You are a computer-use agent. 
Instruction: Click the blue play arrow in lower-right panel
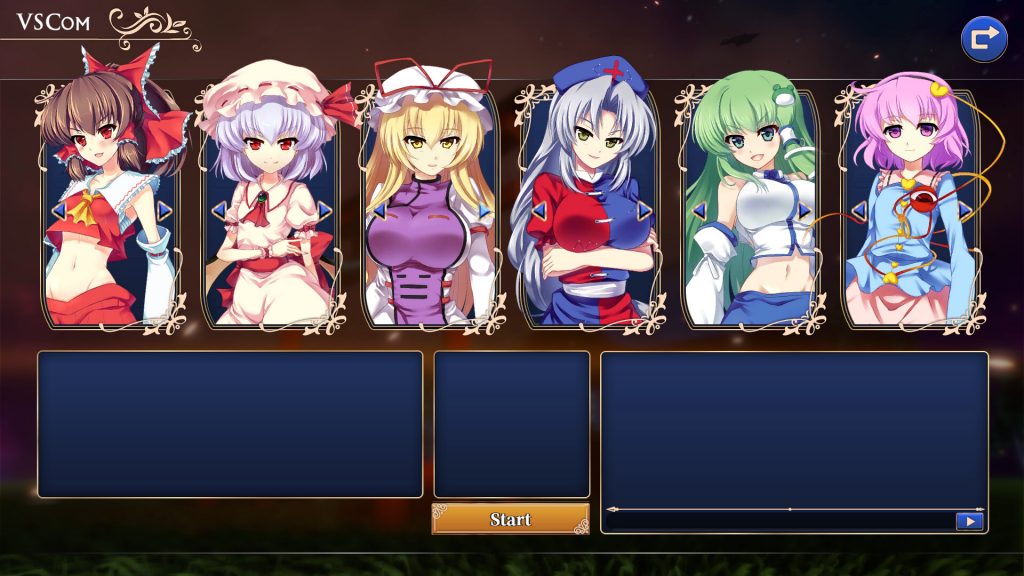pos(969,521)
